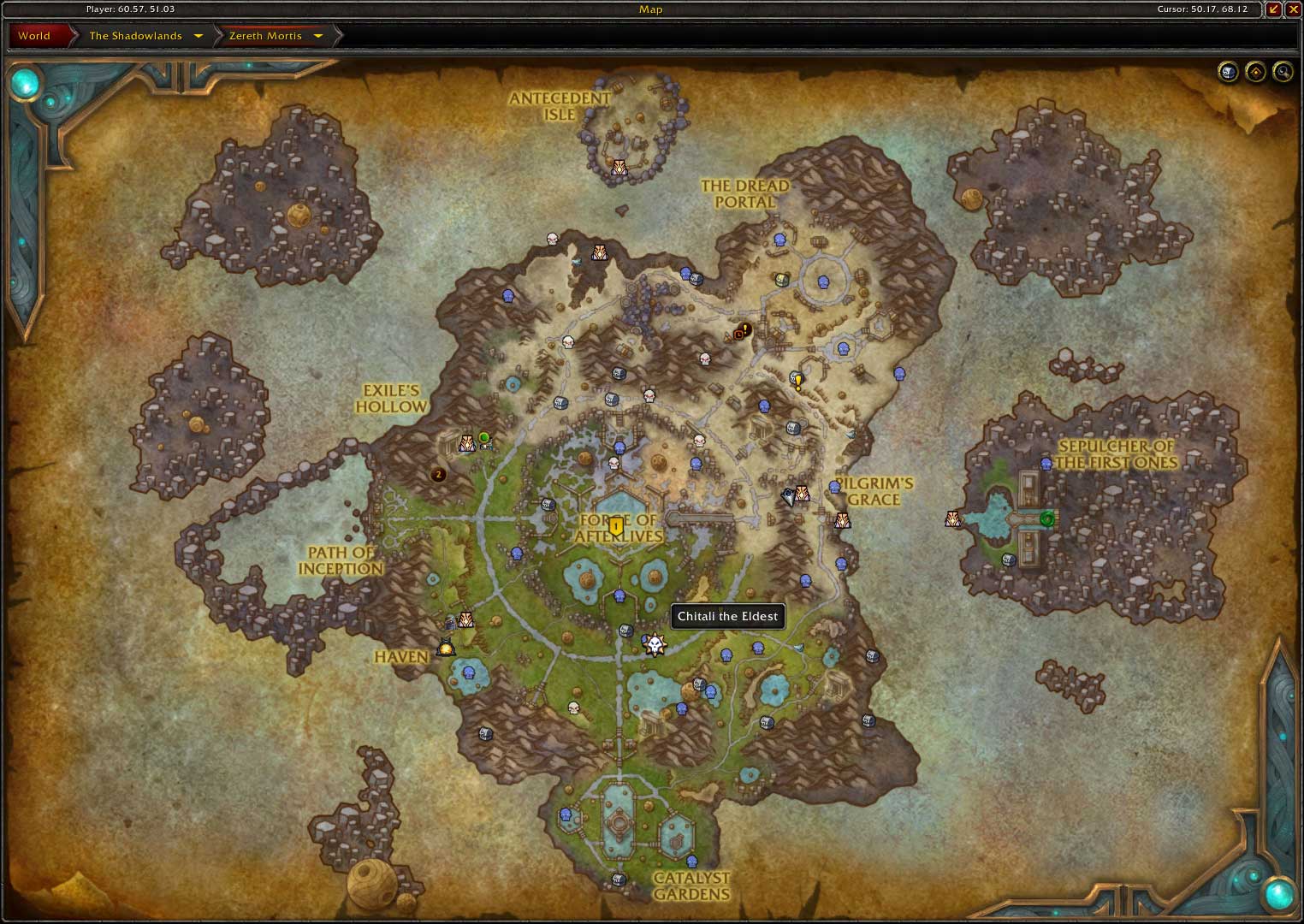Click the boss skull filter icon top-right
This screenshot has width=1304, height=924.
(x=1228, y=72)
